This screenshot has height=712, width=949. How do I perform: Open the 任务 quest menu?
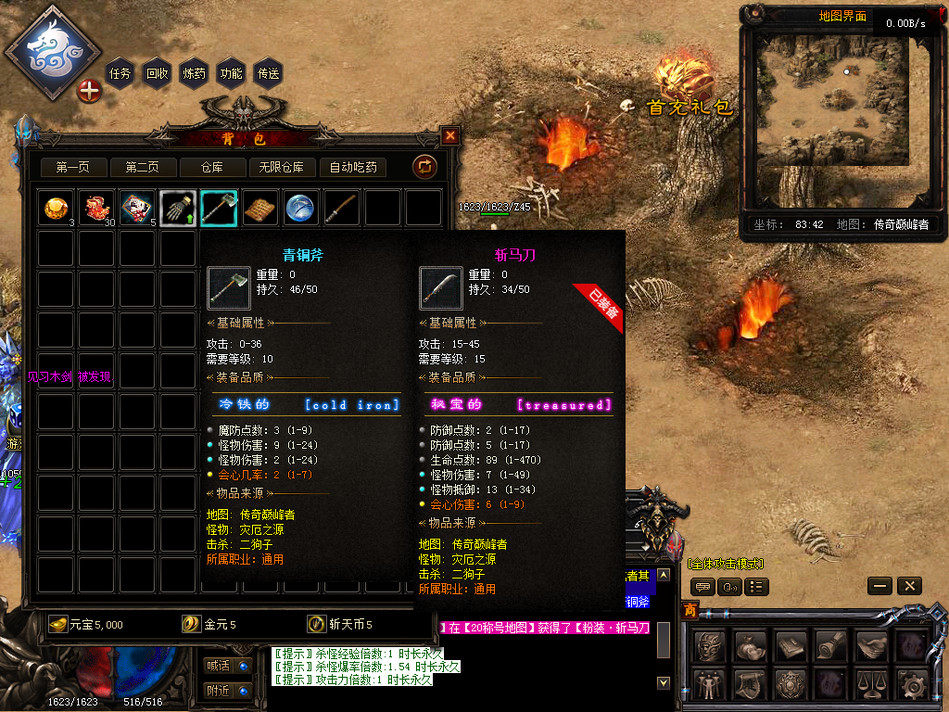point(120,73)
